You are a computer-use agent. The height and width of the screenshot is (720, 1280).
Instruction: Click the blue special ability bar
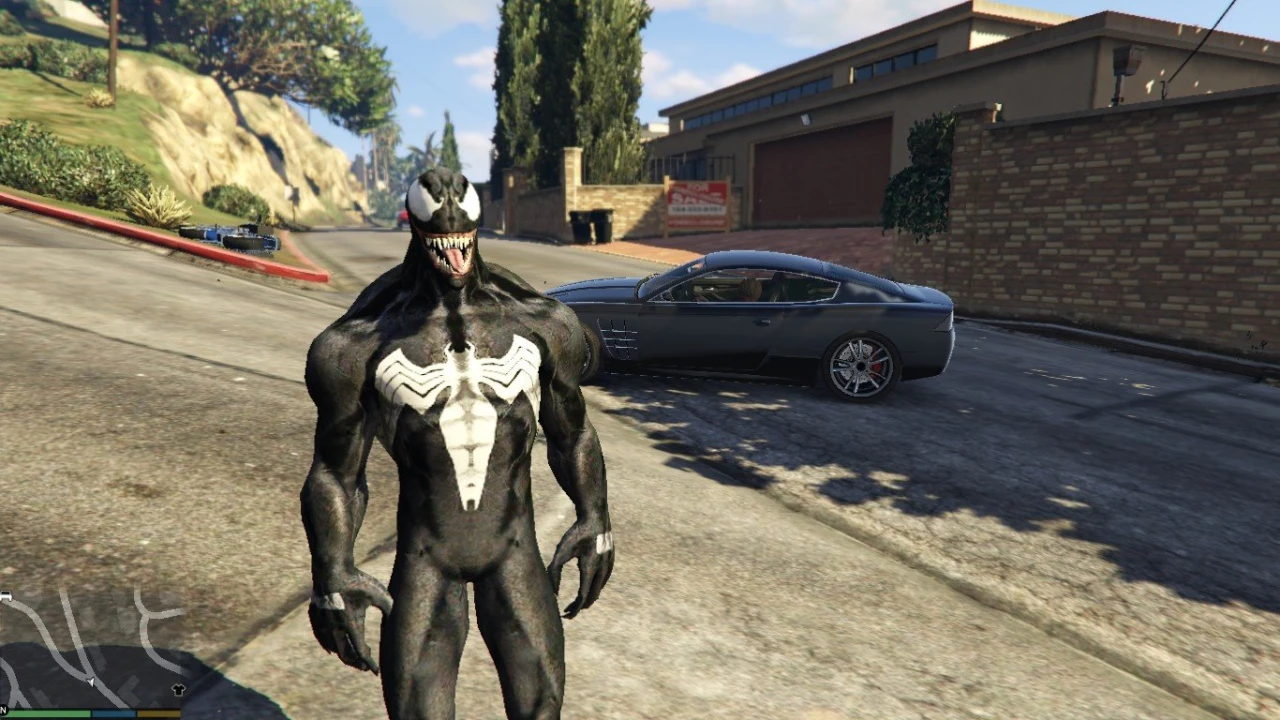pos(111,713)
